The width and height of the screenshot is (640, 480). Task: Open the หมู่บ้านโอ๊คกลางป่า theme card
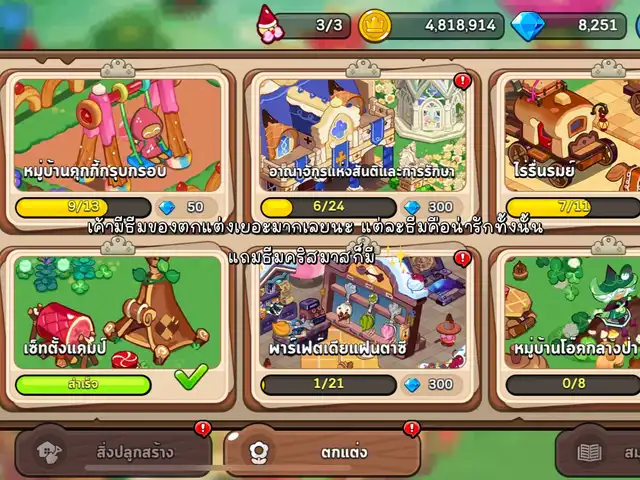coord(572,310)
